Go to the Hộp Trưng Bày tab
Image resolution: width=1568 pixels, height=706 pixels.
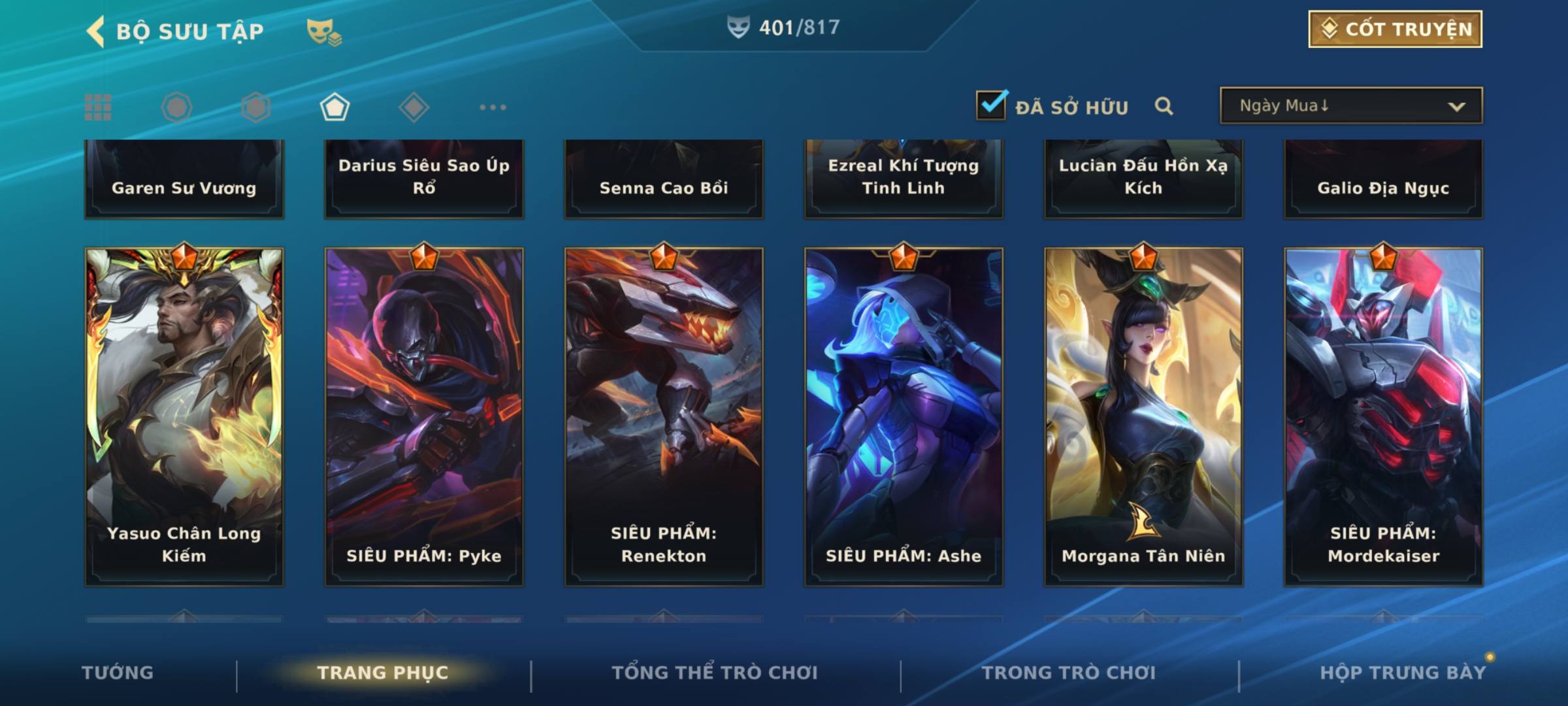click(x=1403, y=673)
